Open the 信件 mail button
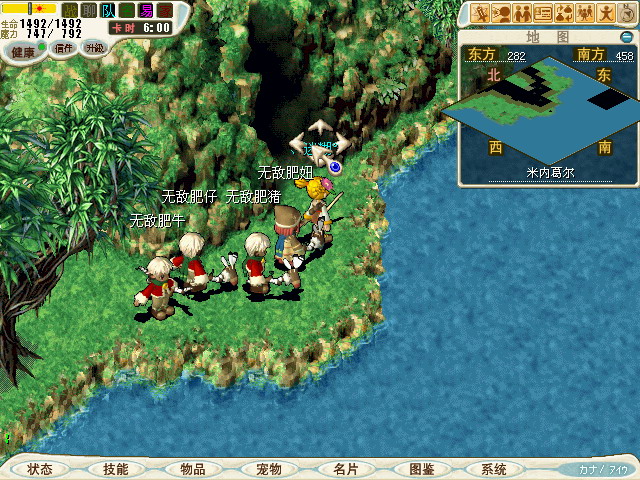640x480 pixels. pos(63,48)
